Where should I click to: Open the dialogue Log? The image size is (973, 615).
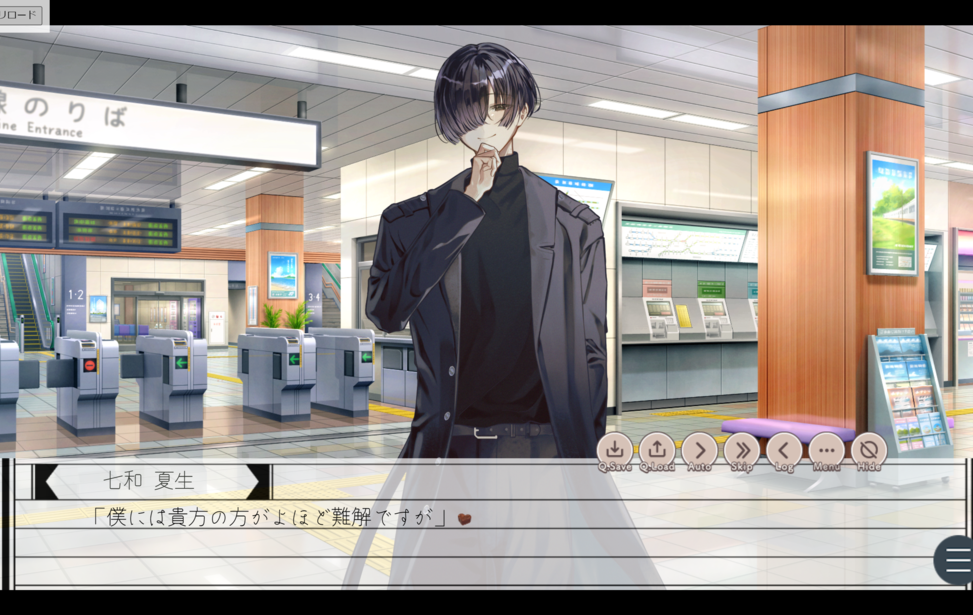click(x=784, y=450)
